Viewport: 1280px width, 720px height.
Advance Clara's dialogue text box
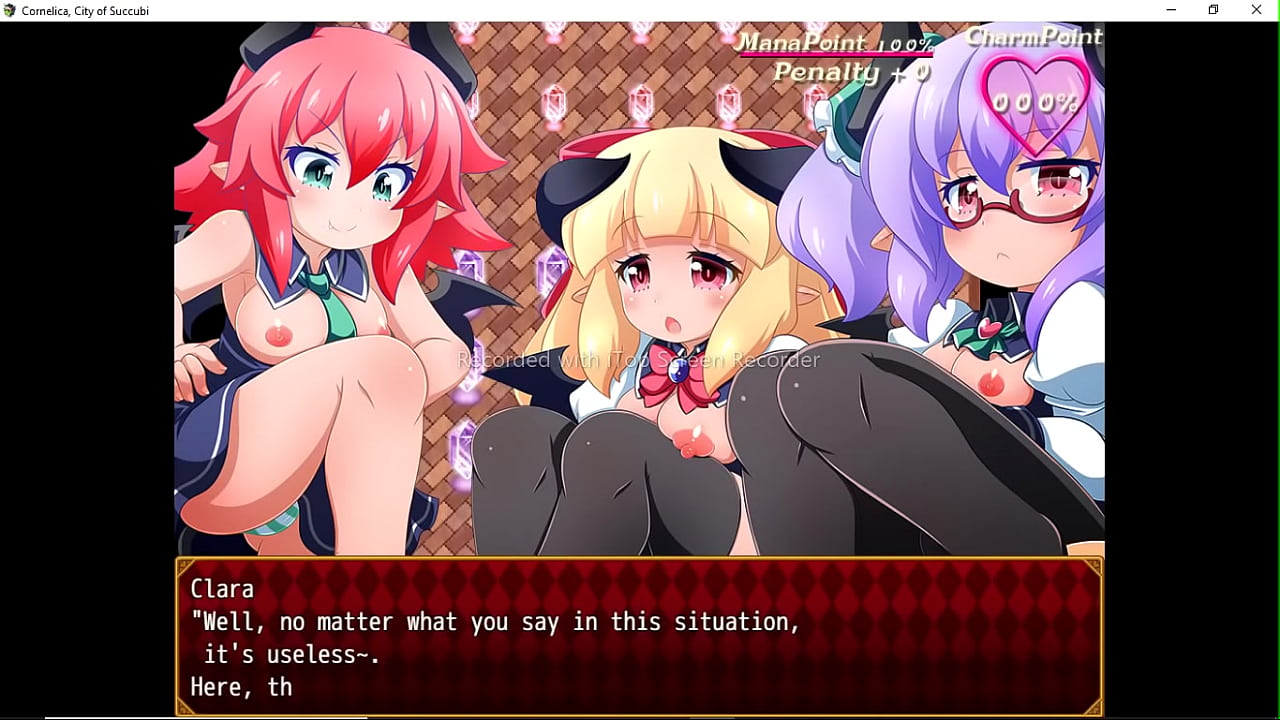(640, 636)
